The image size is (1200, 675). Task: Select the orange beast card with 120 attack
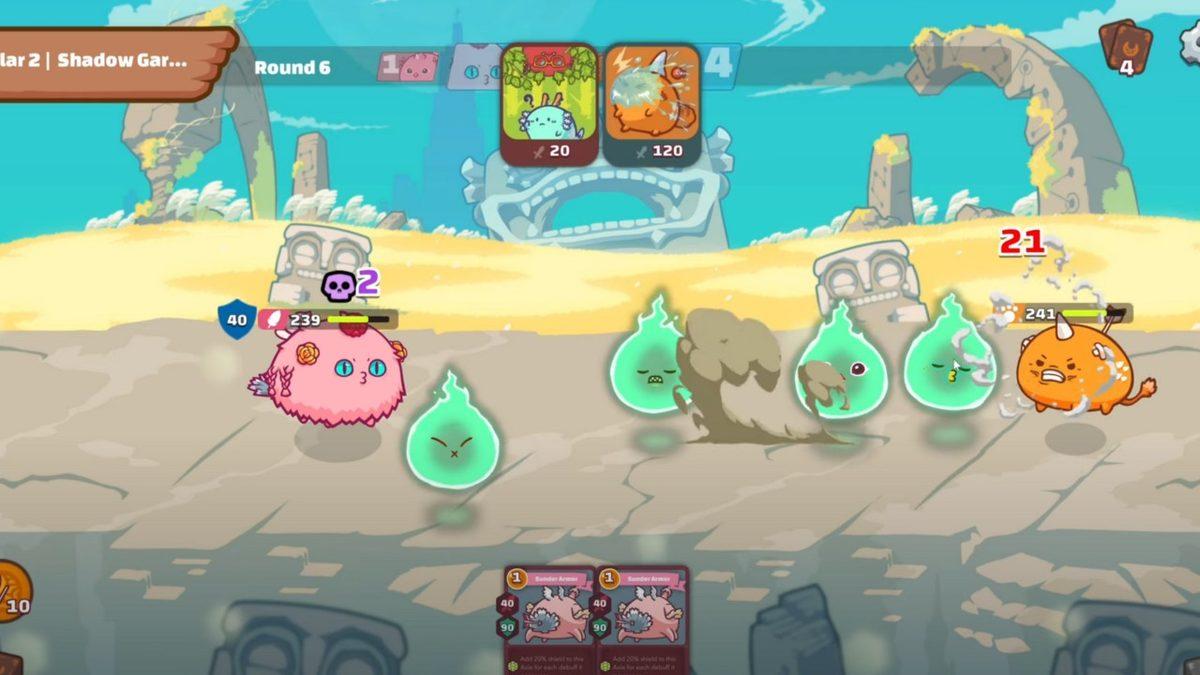[652, 104]
